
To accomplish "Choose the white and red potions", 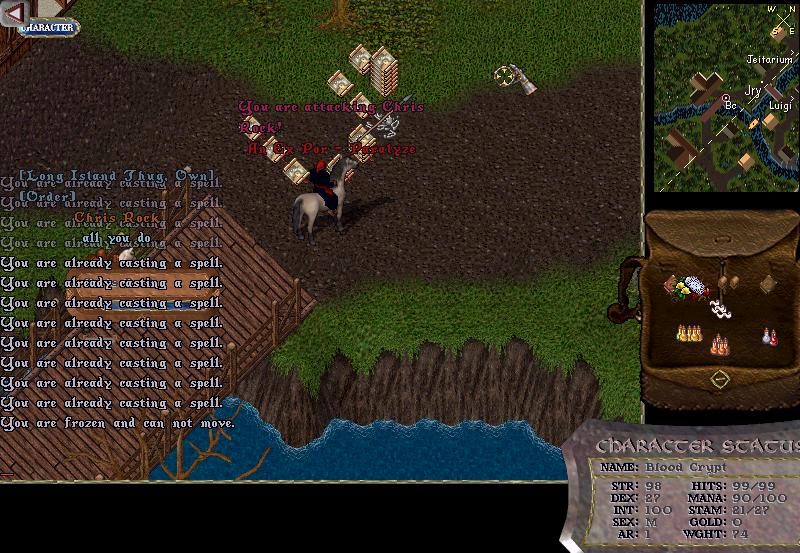I will [x=769, y=337].
